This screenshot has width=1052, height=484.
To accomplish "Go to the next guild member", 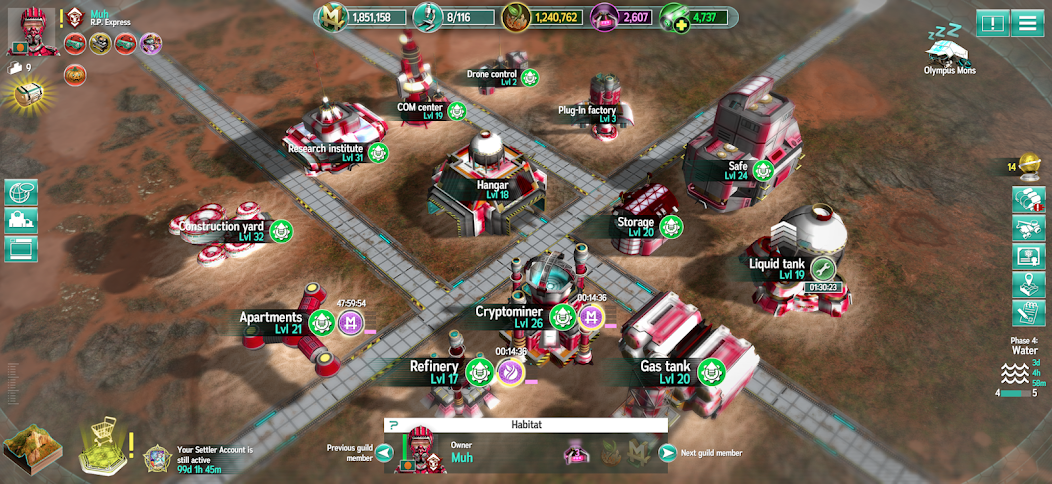I will tap(667, 453).
